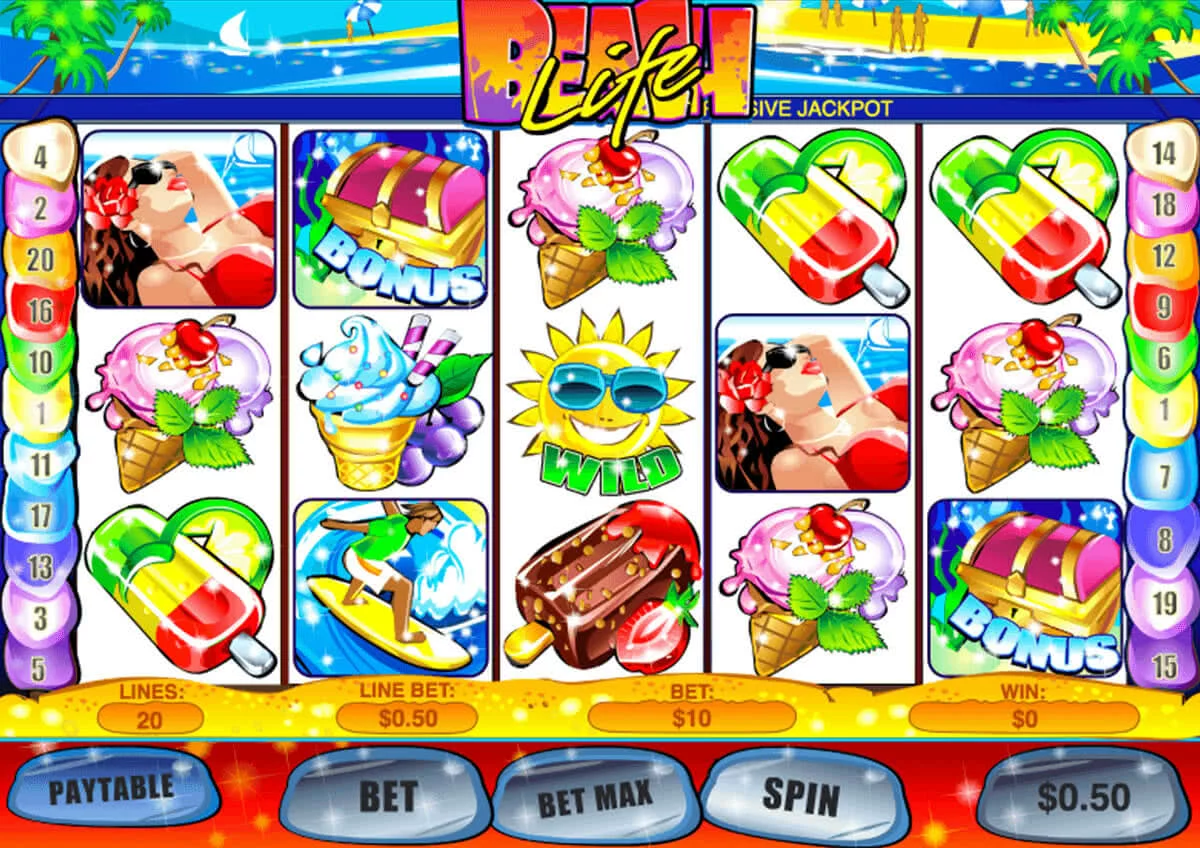Choose payline number 9
The width and height of the screenshot is (1200, 848).
click(1163, 307)
